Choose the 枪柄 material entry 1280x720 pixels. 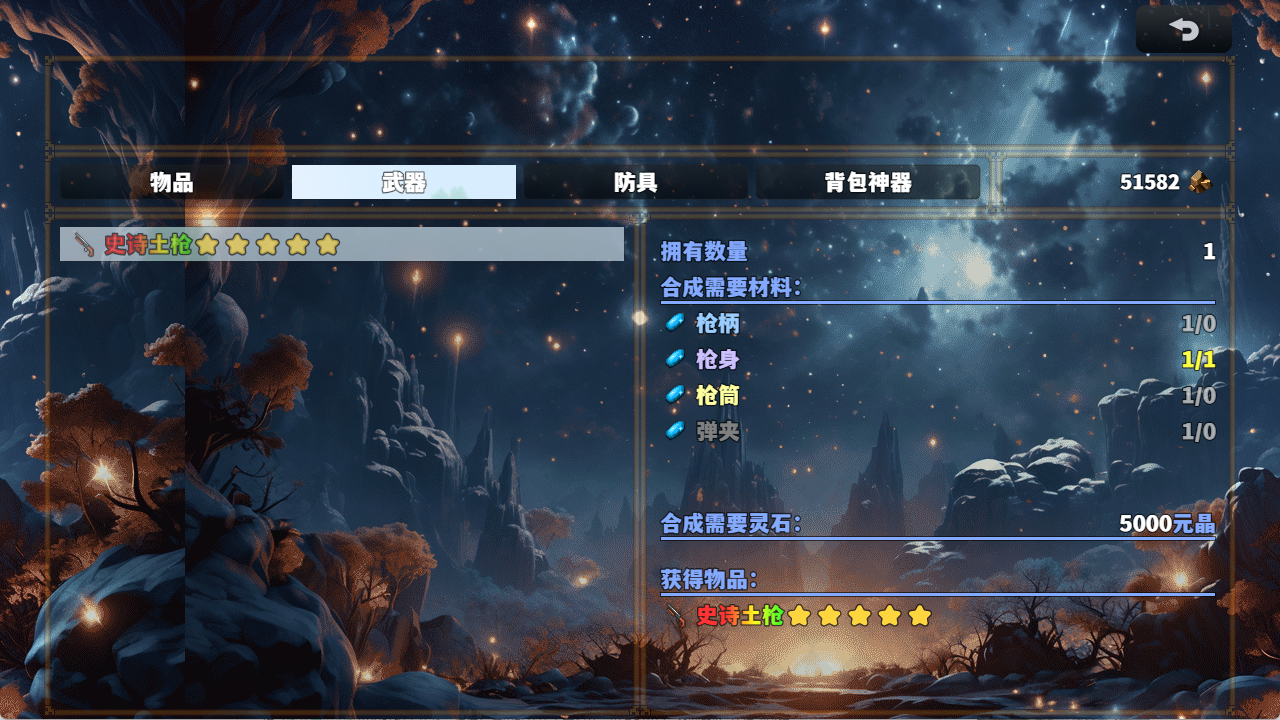[x=718, y=323]
